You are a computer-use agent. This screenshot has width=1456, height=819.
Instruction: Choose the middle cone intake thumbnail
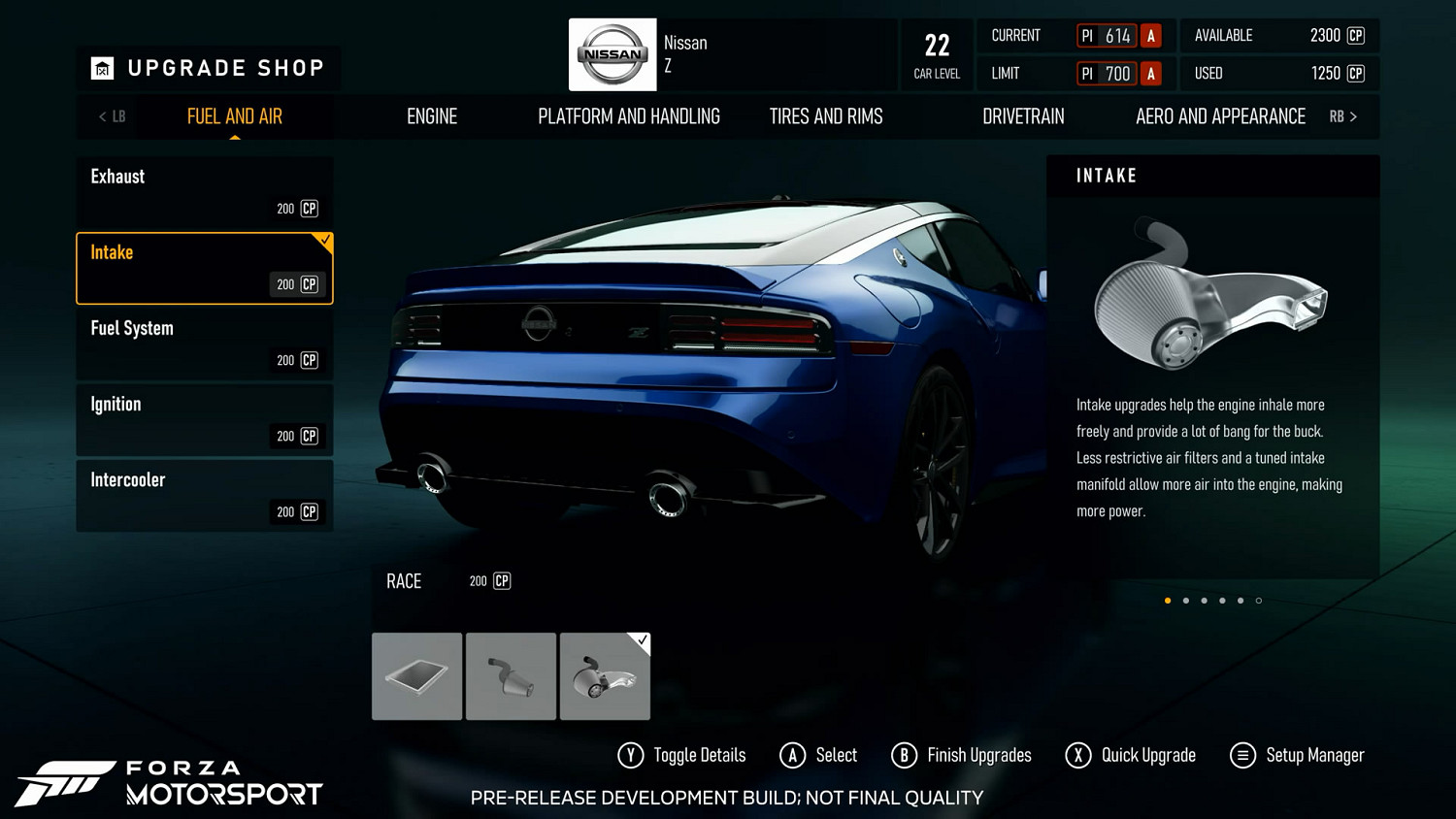511,676
